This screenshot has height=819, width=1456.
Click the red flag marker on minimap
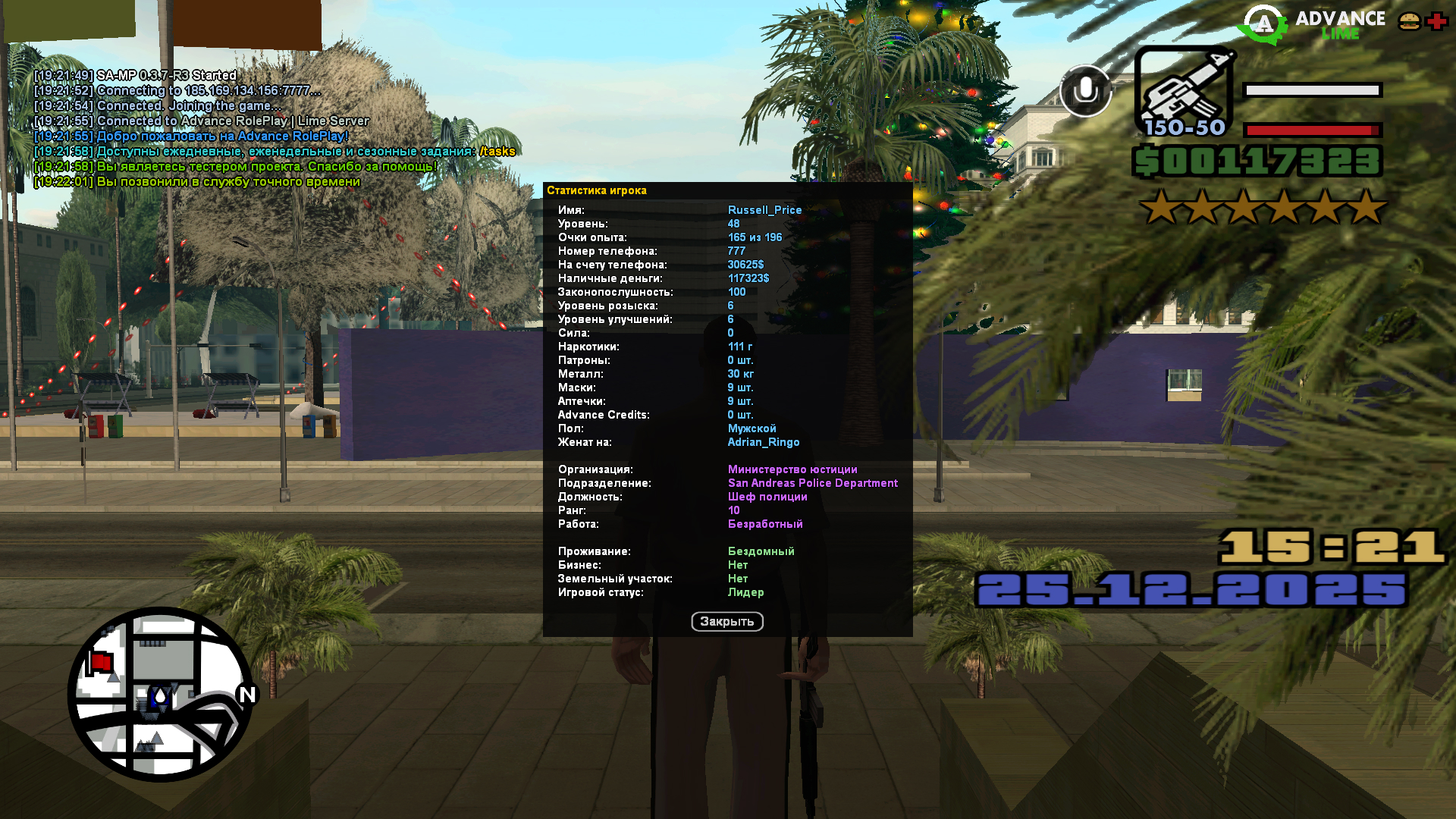pyautogui.click(x=101, y=662)
